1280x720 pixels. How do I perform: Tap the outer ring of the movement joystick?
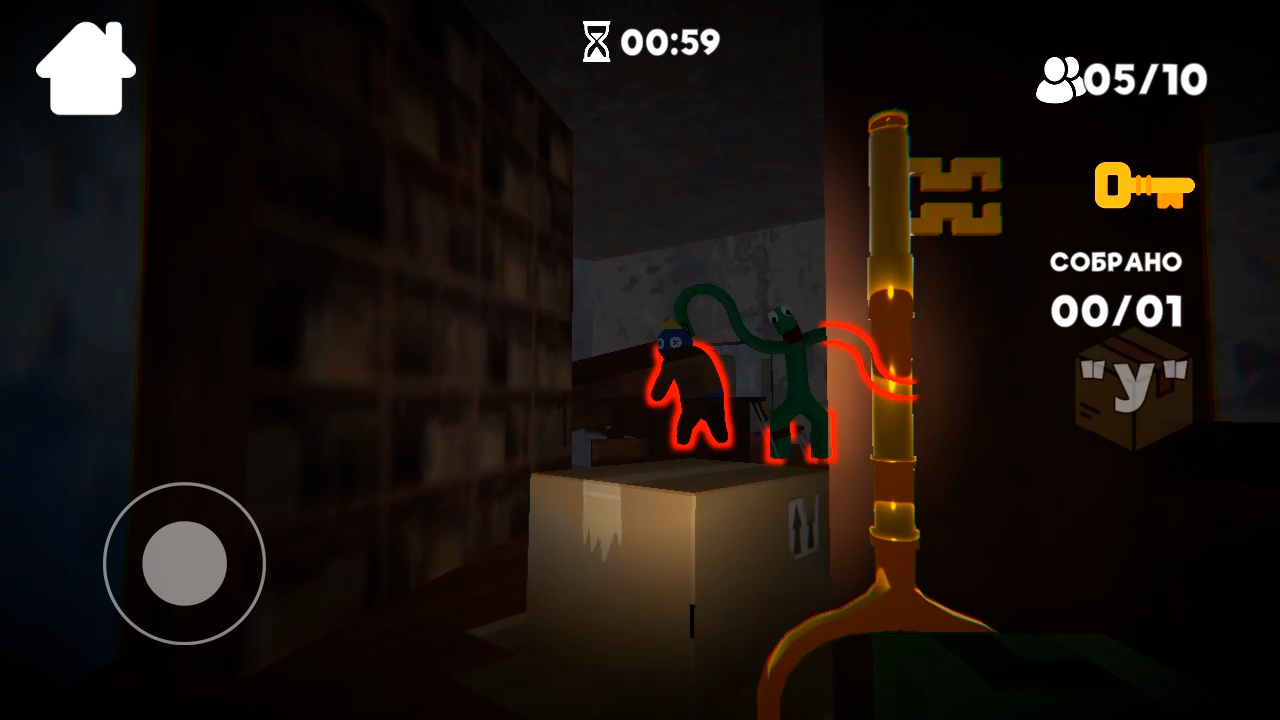183,480
